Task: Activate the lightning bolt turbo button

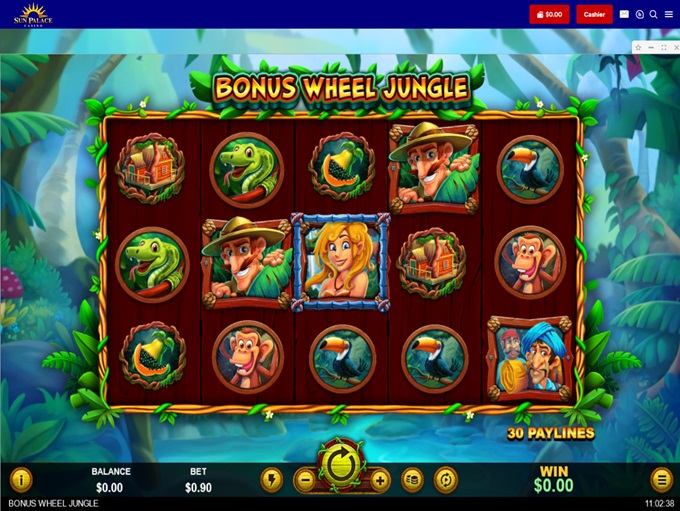Action: coord(271,480)
